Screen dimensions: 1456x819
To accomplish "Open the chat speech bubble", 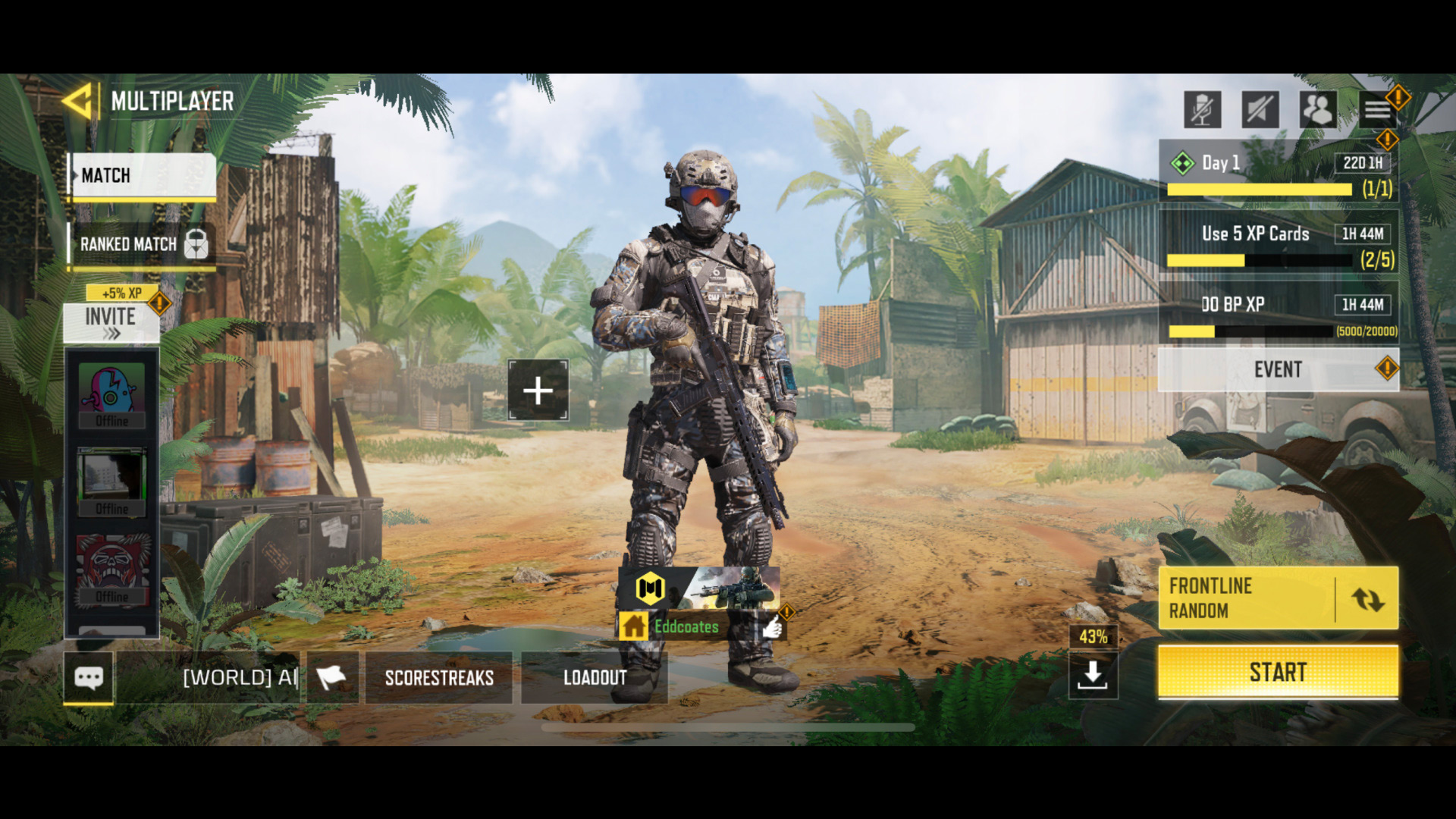I will pos(89,677).
